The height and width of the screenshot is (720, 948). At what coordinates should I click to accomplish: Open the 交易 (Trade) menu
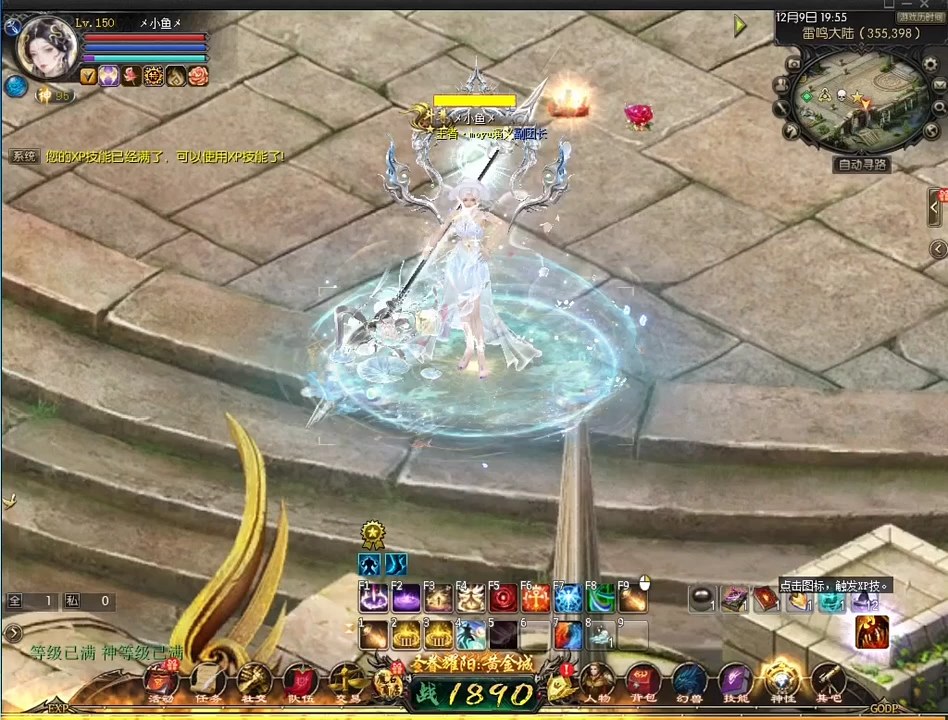(346, 681)
